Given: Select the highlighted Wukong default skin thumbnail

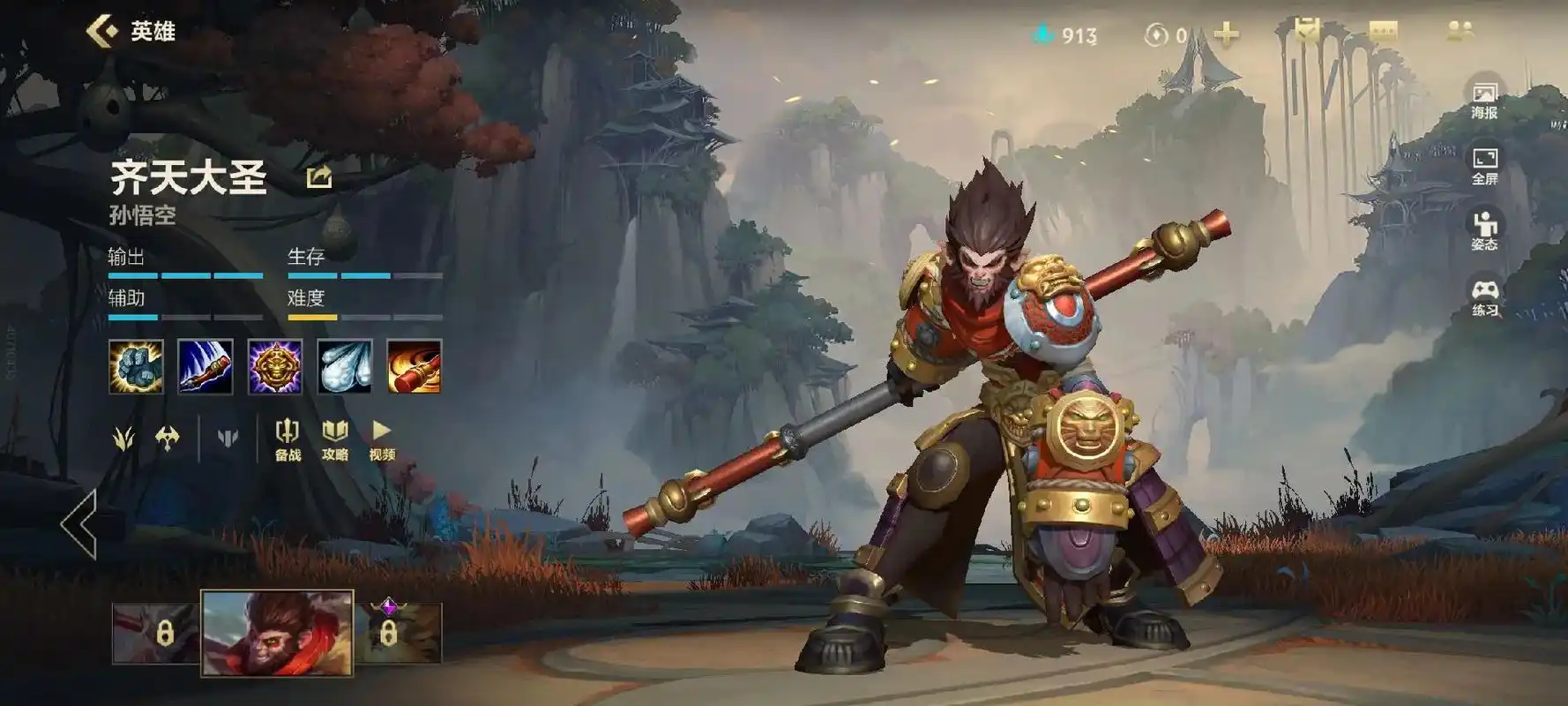Looking at the screenshot, I should [277, 633].
